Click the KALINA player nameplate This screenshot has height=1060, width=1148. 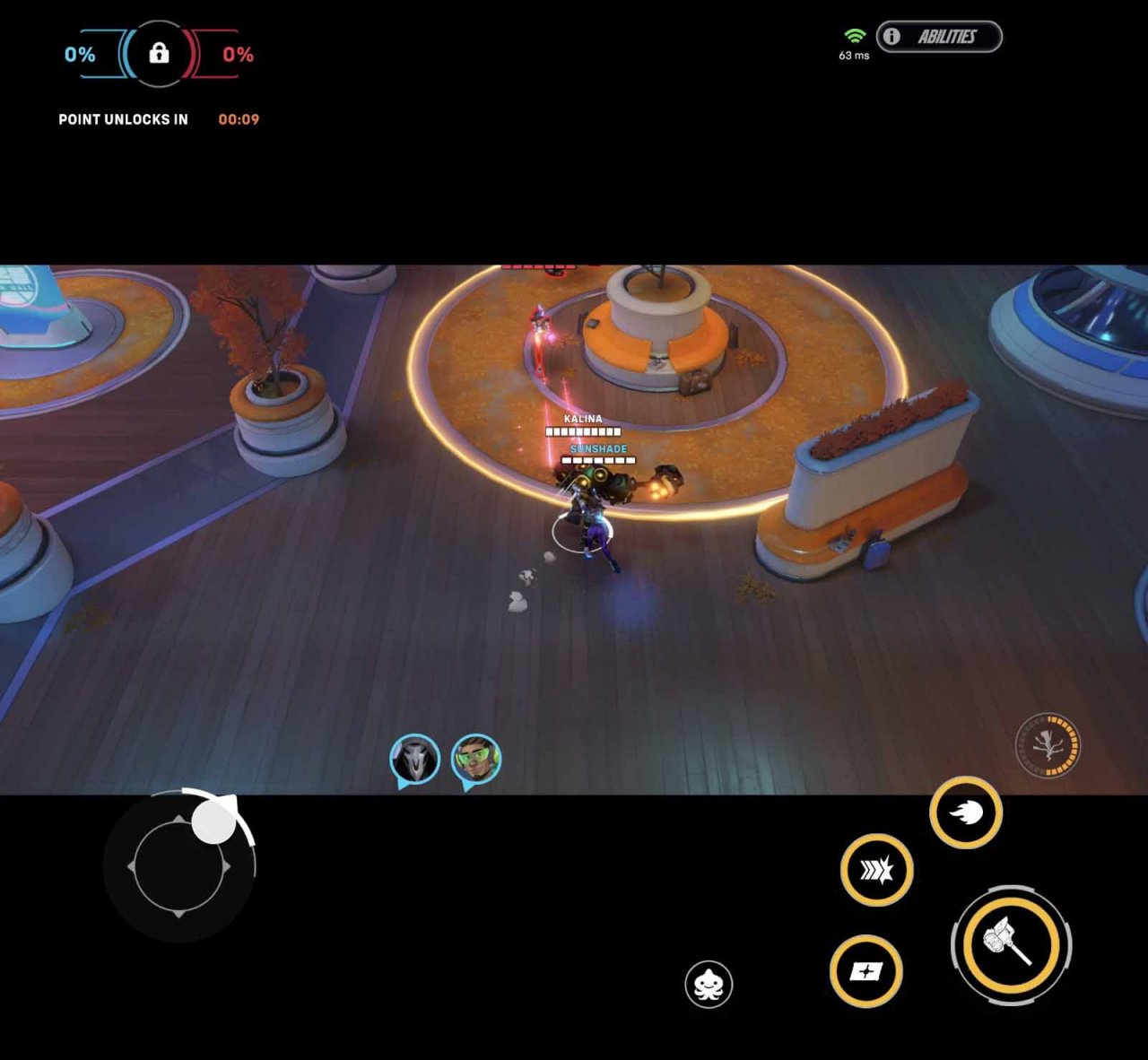[x=583, y=418]
